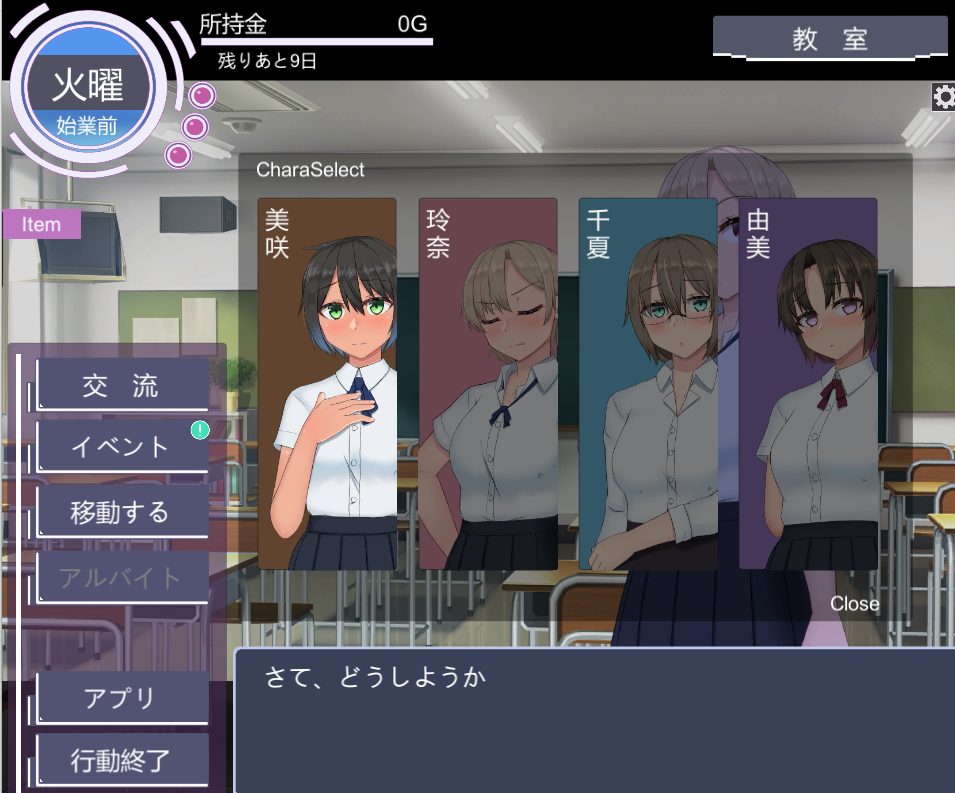Select the 由美 character card
This screenshot has width=955, height=793.
[808, 384]
